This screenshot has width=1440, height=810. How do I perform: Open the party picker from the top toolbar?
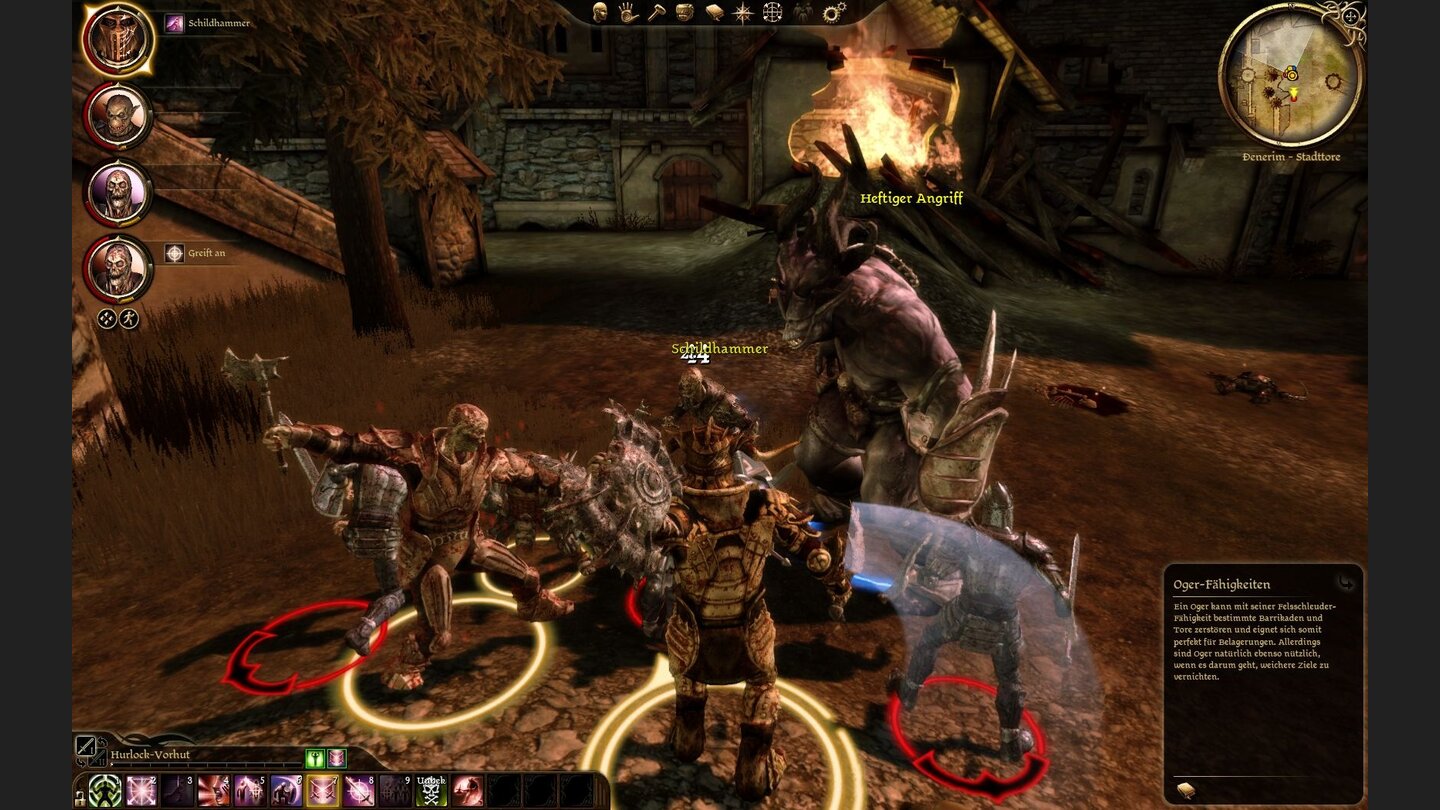click(802, 13)
